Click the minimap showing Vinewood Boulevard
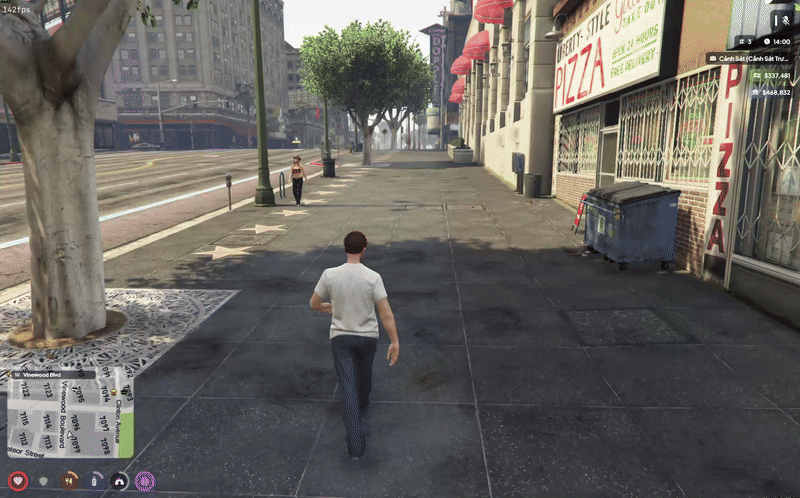 [x=70, y=417]
